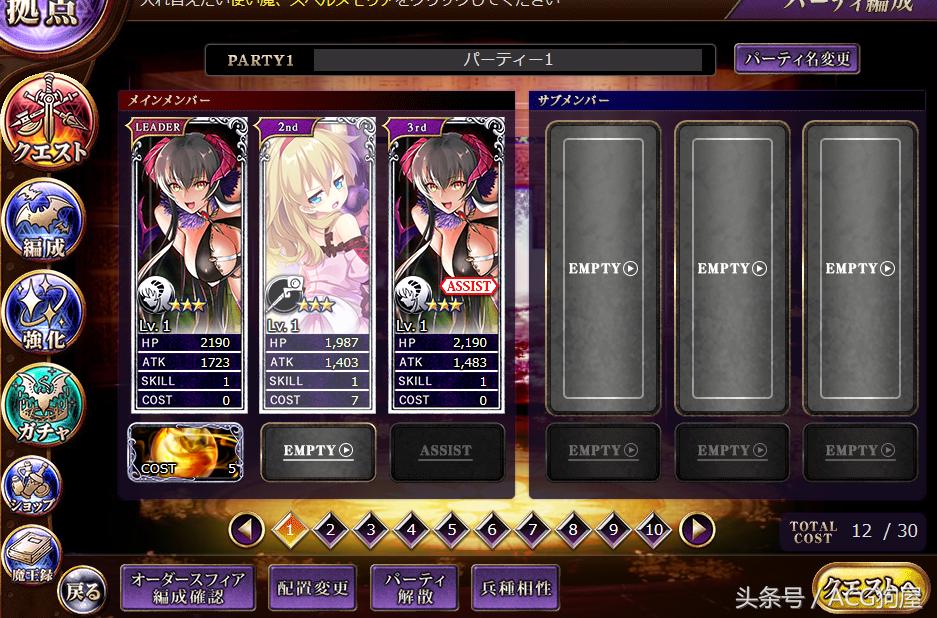Visit the ショップ shop

coord(36,487)
